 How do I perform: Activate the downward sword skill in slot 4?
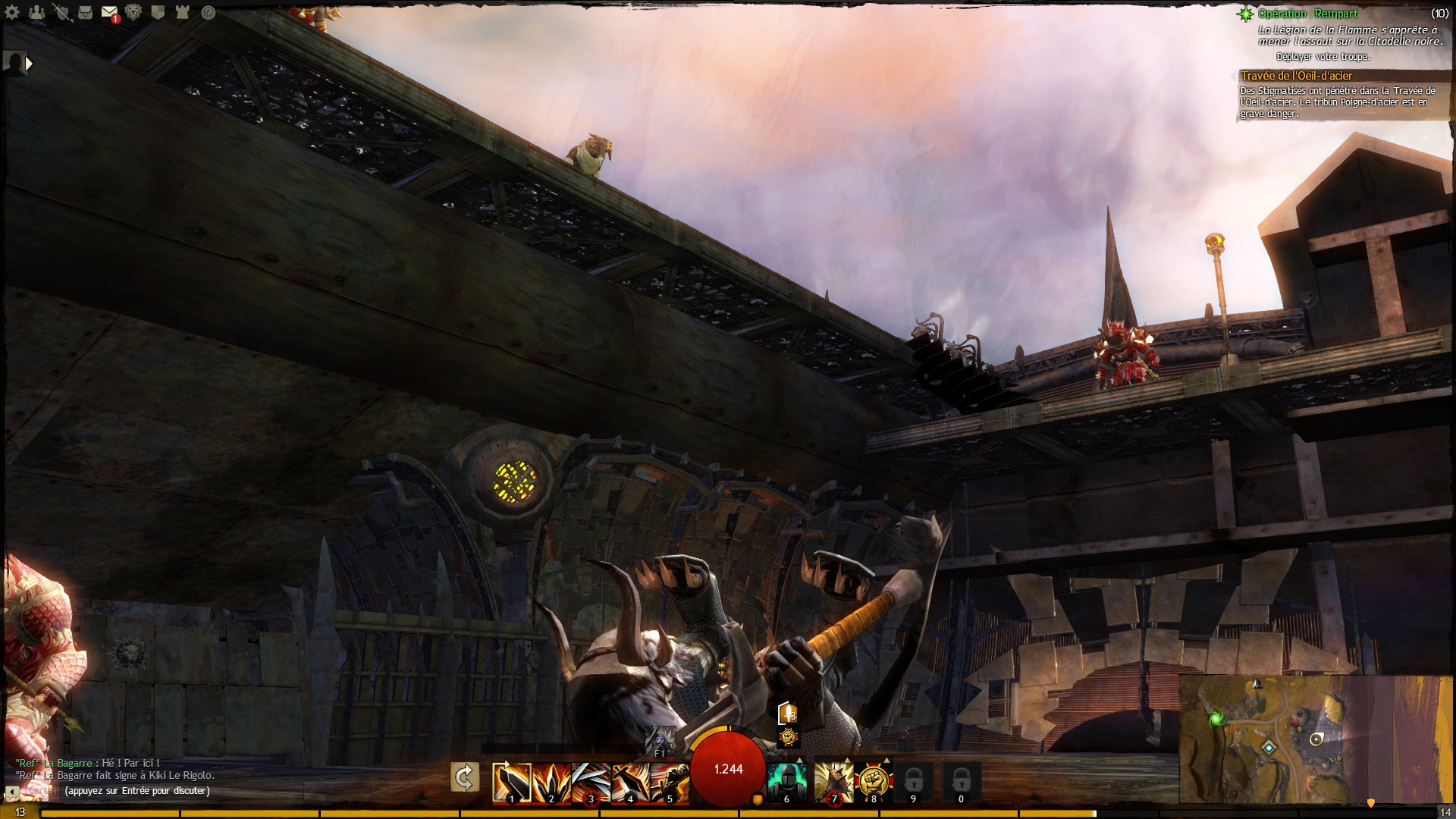(630, 782)
